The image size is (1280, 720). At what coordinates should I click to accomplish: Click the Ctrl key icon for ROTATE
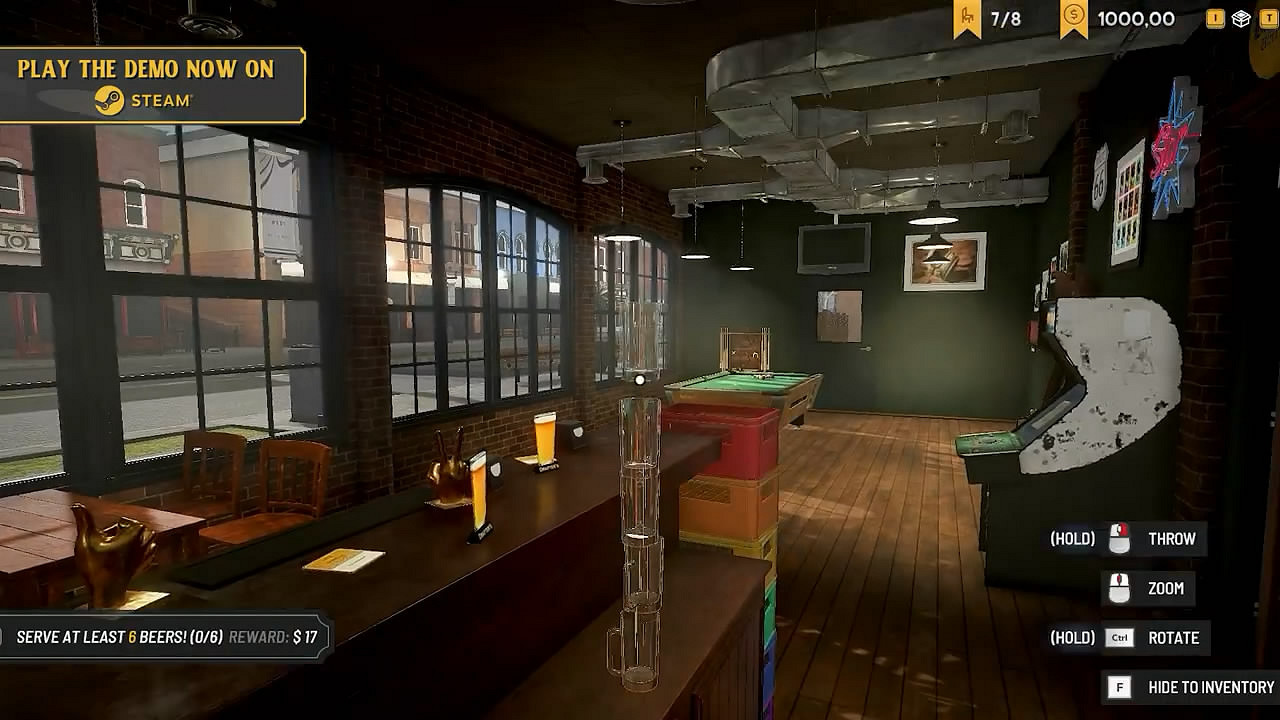point(1120,638)
